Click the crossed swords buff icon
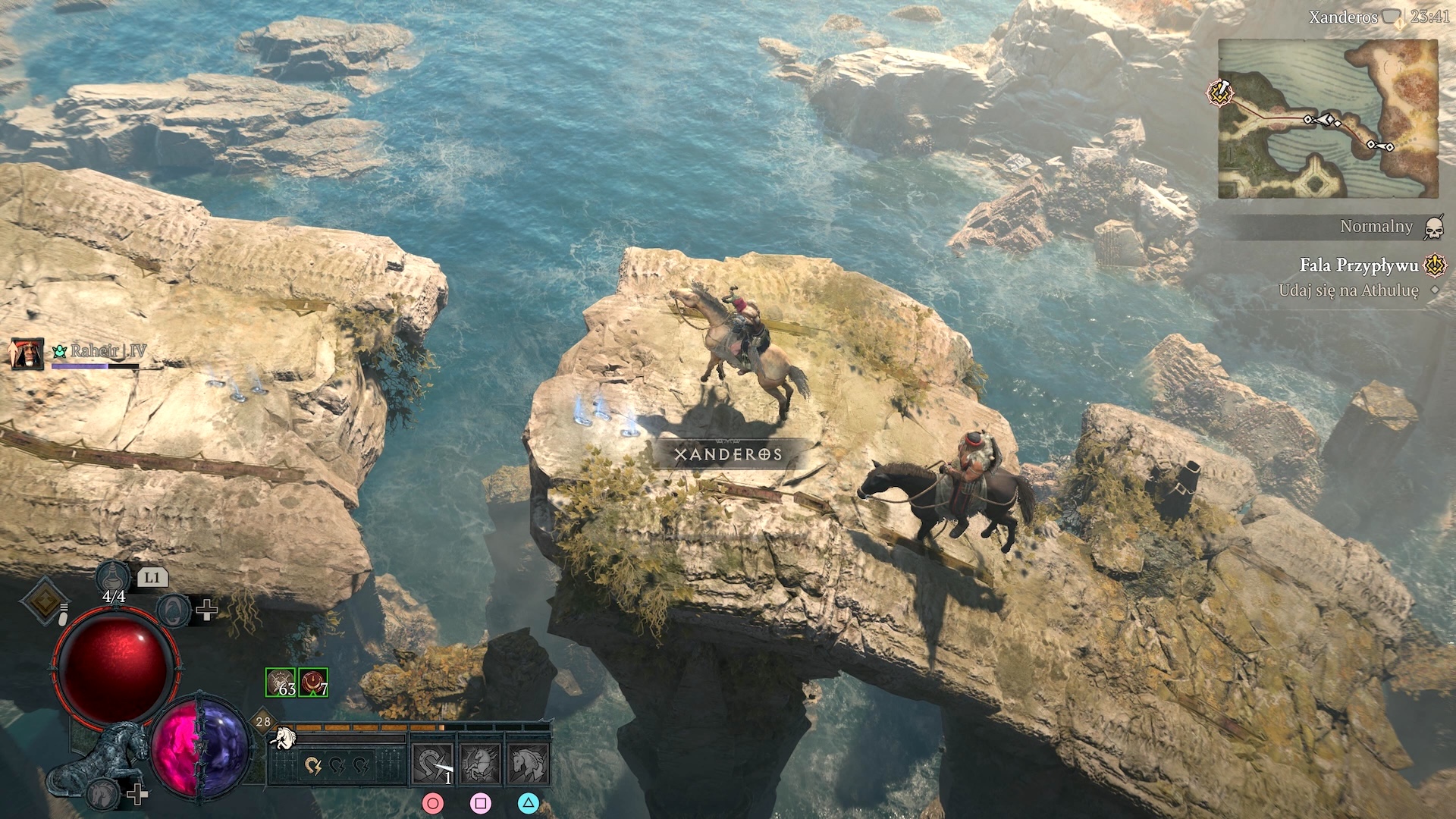Screen dimensions: 1456x819 click(x=280, y=682)
